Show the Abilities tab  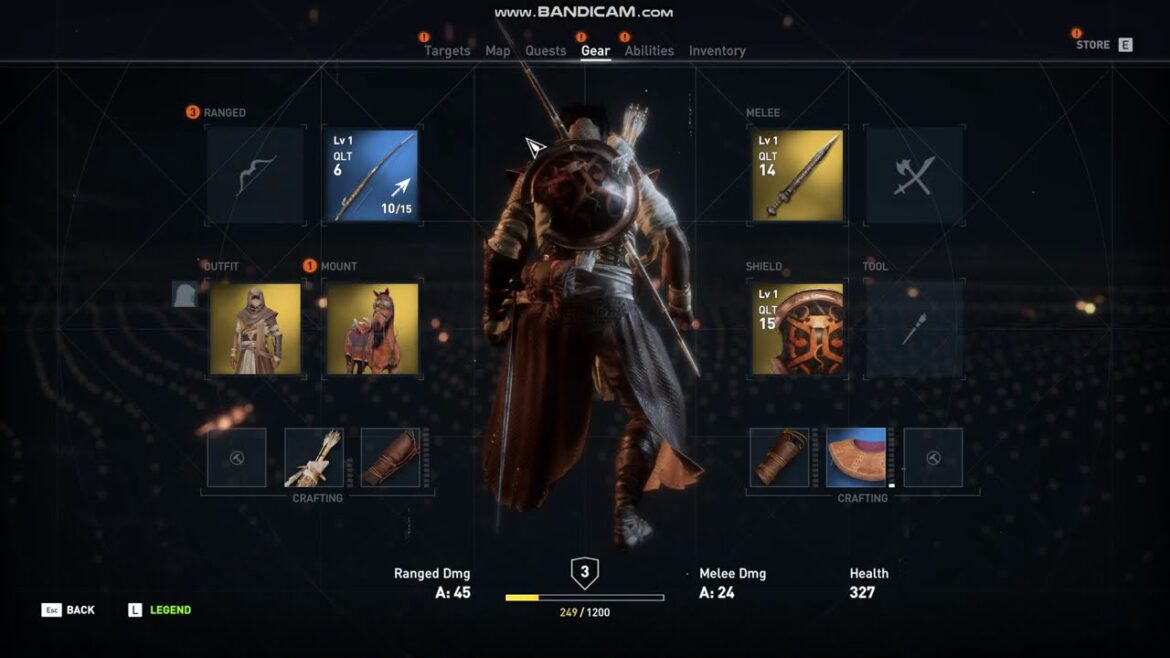coord(649,51)
